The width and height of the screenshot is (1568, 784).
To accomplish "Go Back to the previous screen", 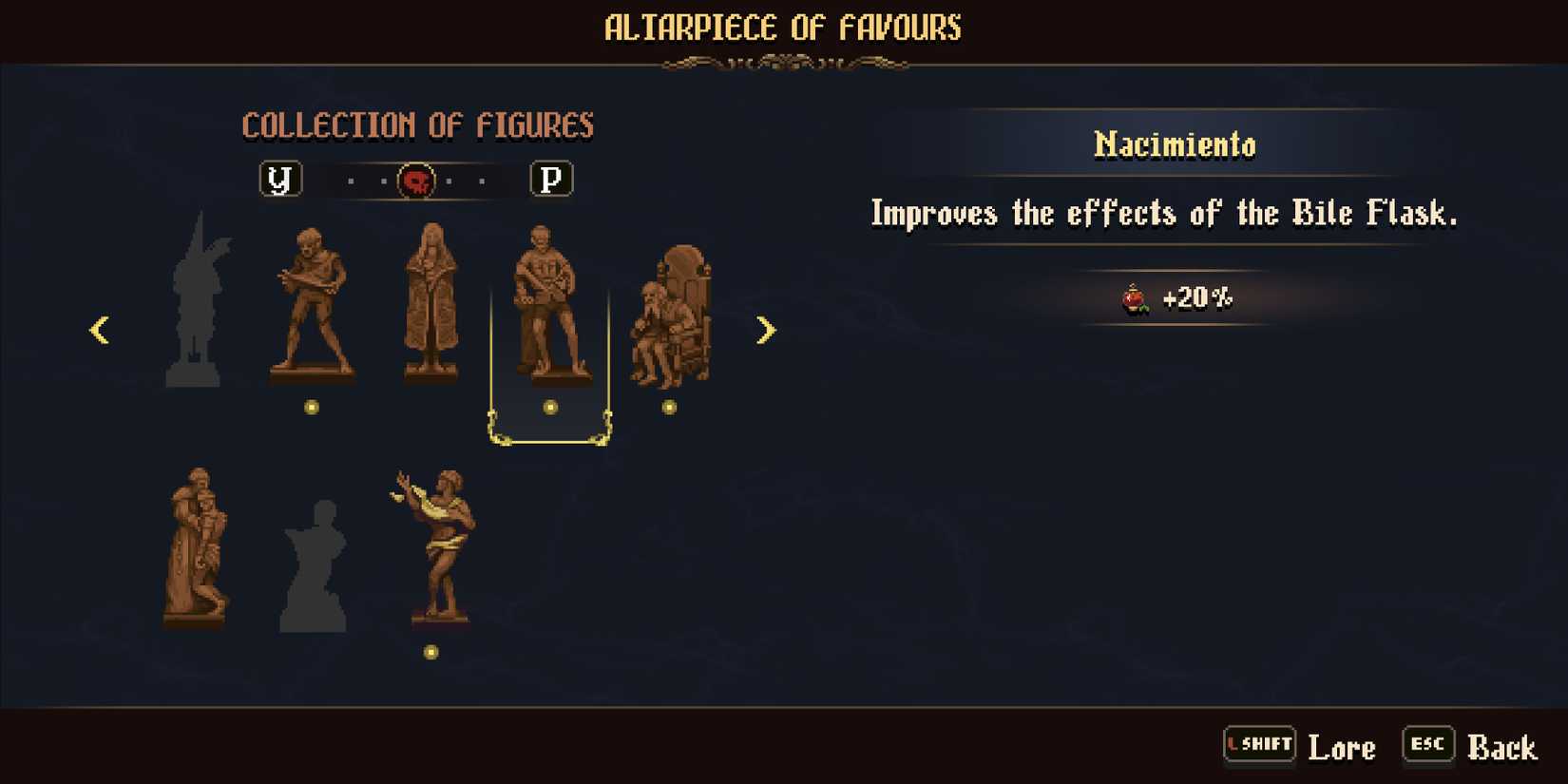I will click(x=1501, y=747).
